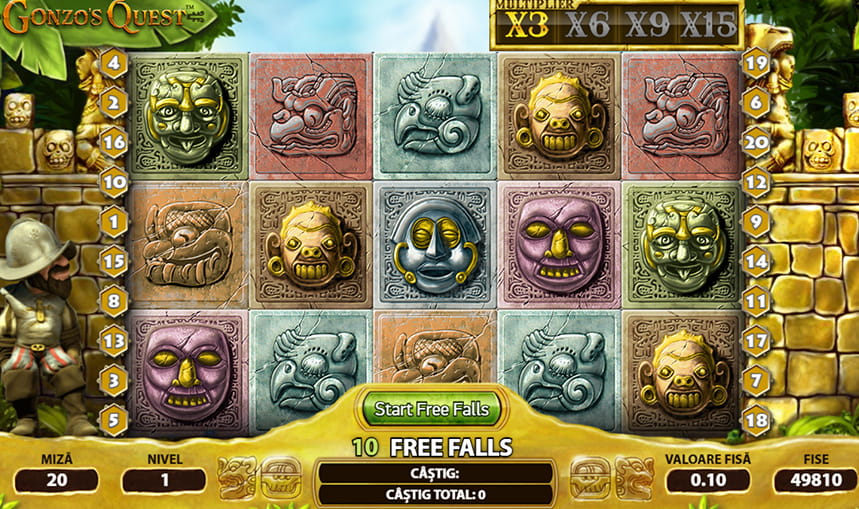Select the Valoare Fisă coin value field

[x=707, y=480]
